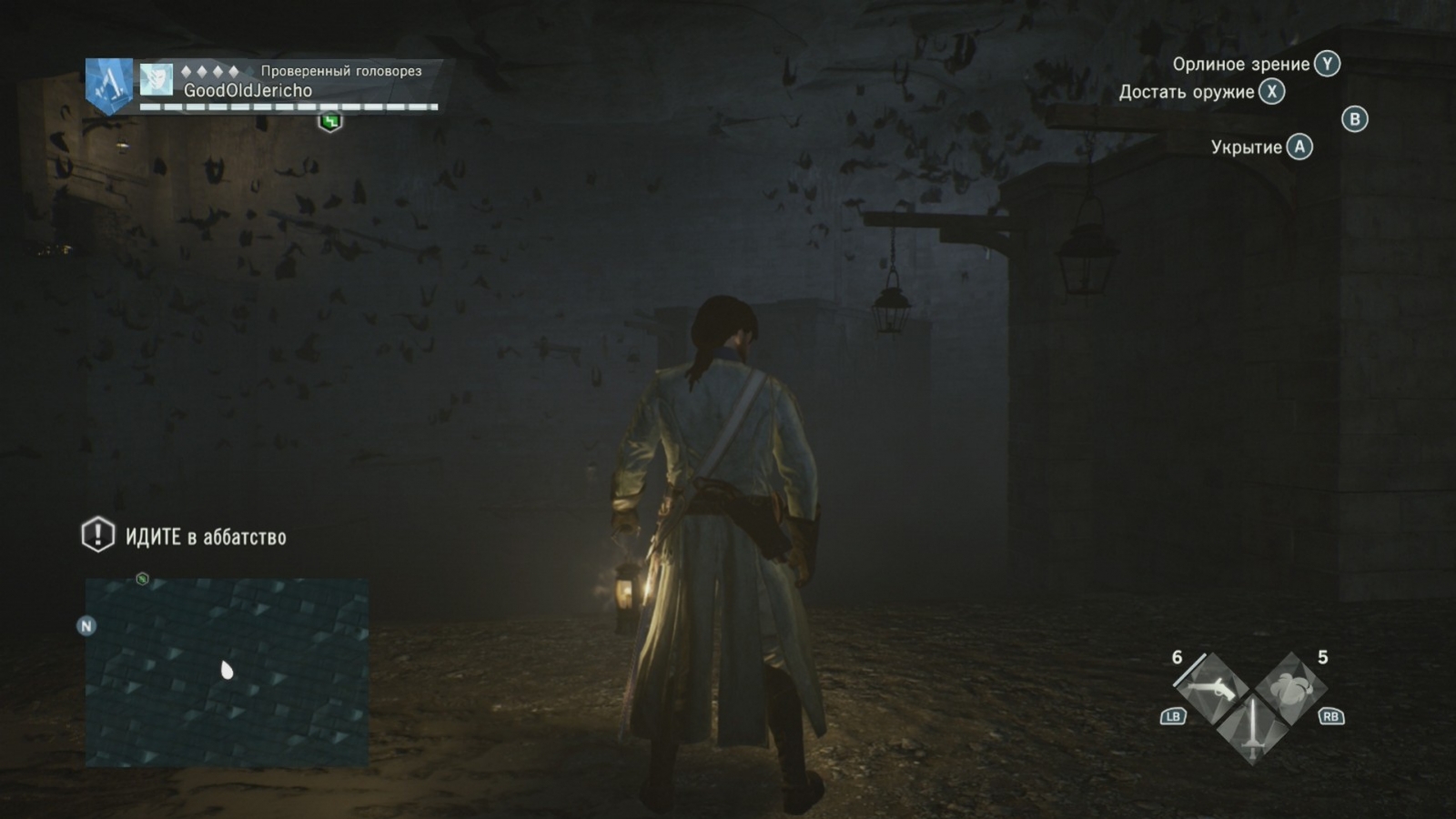Click the ИДИТЕ в аббатство objective text

(x=206, y=537)
